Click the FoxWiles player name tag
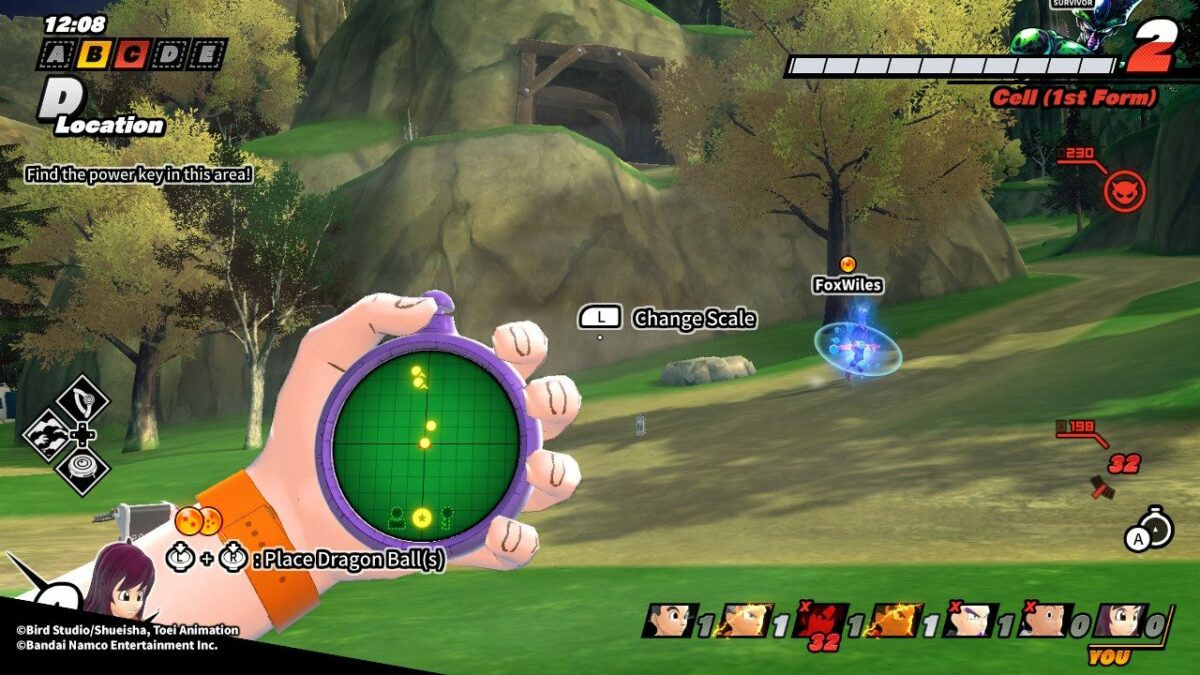 coord(847,285)
